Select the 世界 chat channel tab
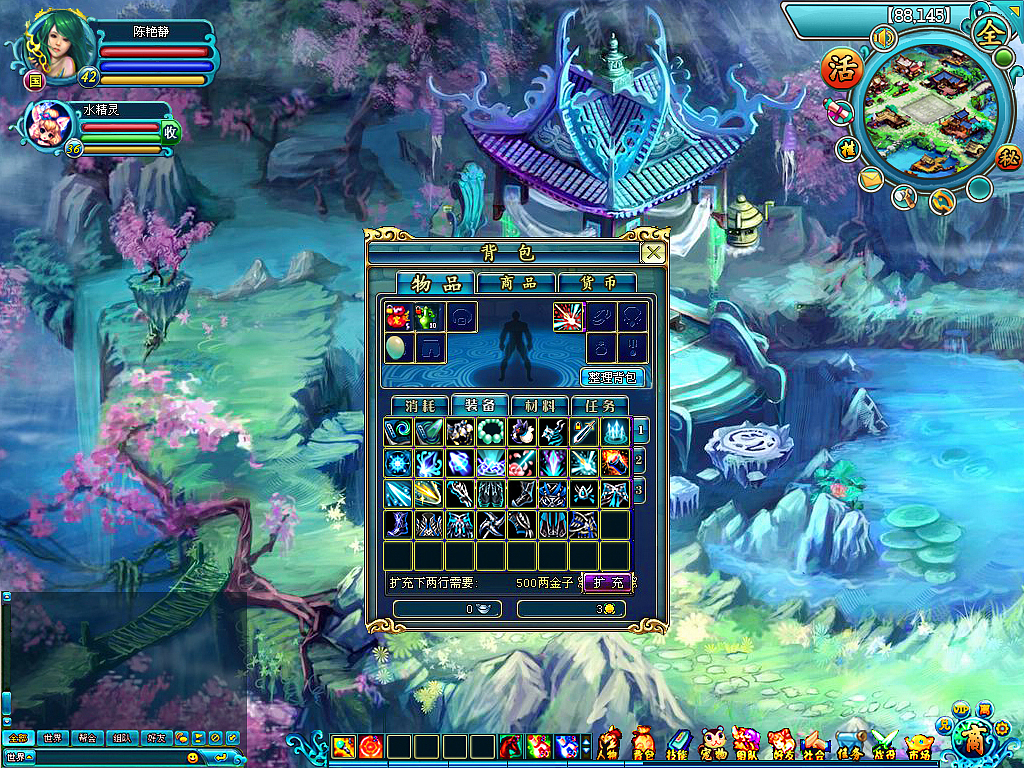The height and width of the screenshot is (768, 1024). pyautogui.click(x=52, y=738)
